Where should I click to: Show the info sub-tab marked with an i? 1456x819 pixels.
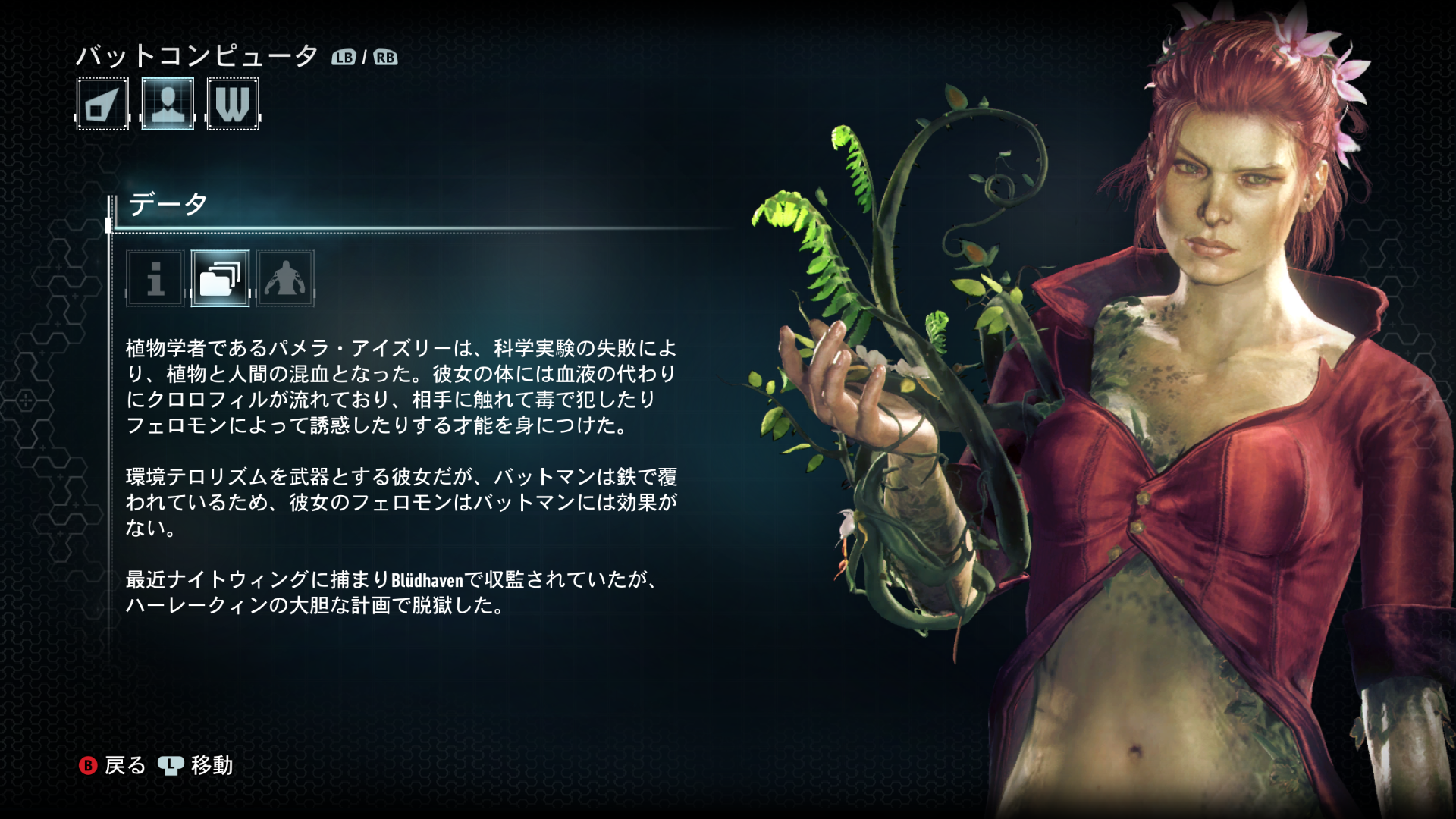coord(155,278)
